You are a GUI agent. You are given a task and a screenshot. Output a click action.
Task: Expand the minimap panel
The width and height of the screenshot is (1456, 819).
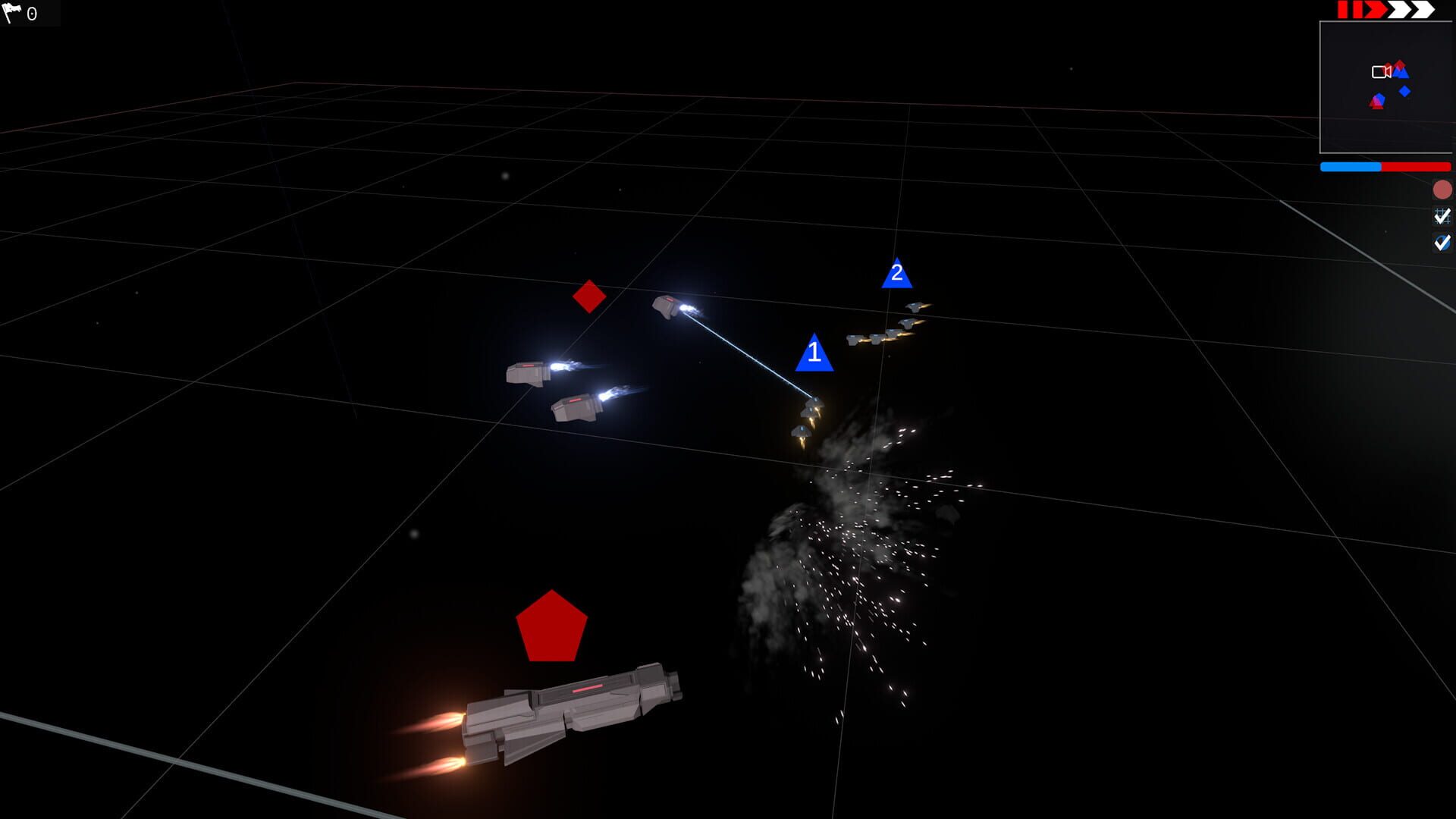(1388, 87)
